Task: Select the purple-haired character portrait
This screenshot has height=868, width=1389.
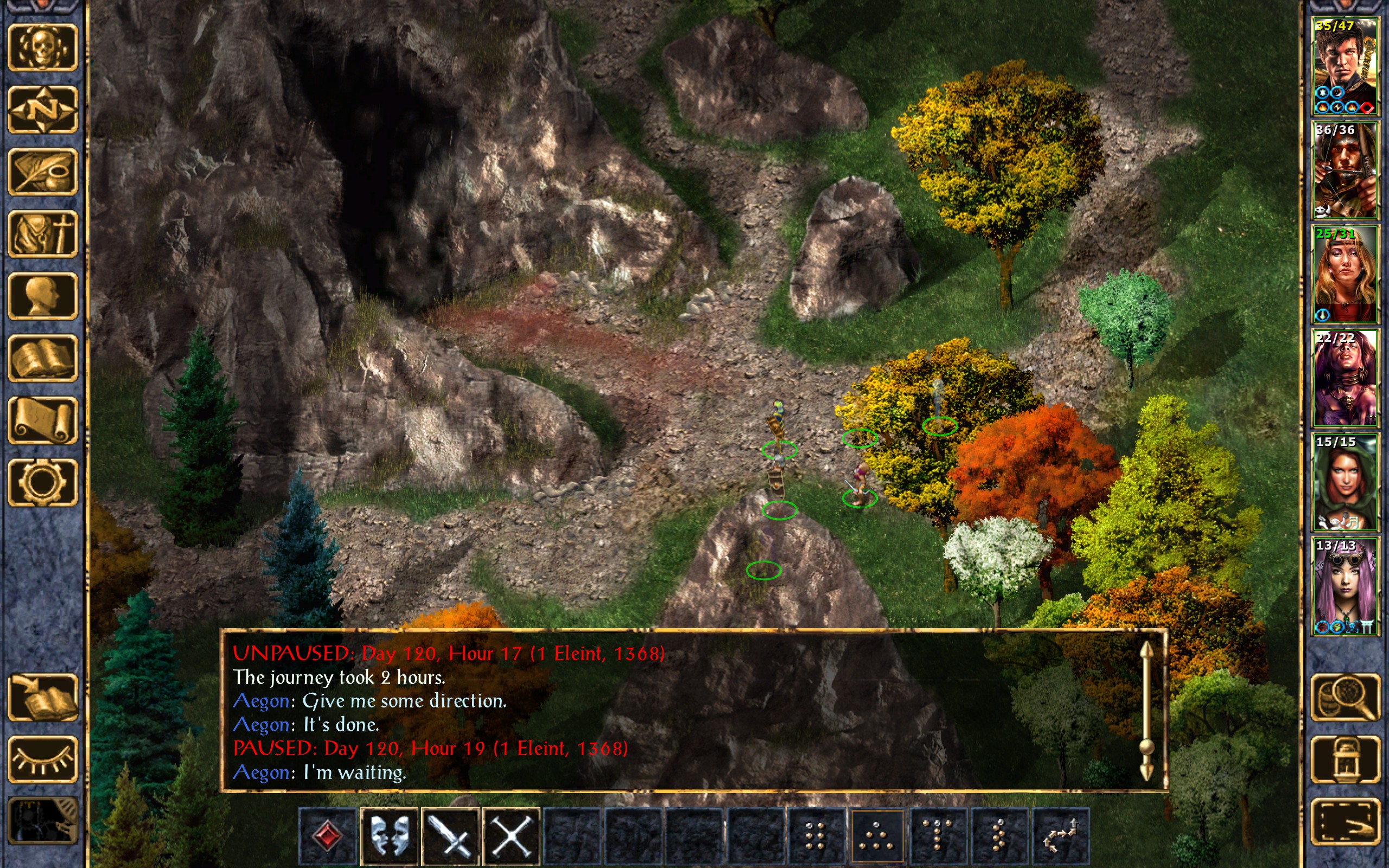Action: pos(1344,586)
